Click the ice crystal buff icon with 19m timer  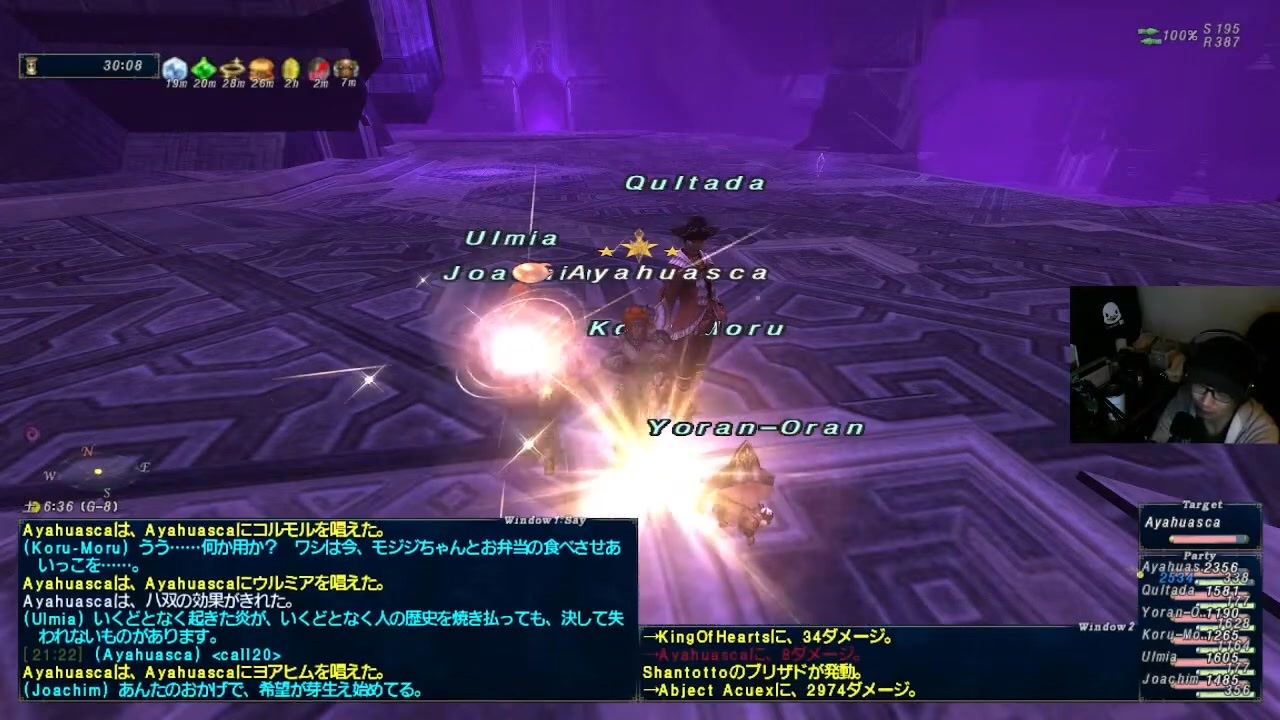tap(175, 68)
